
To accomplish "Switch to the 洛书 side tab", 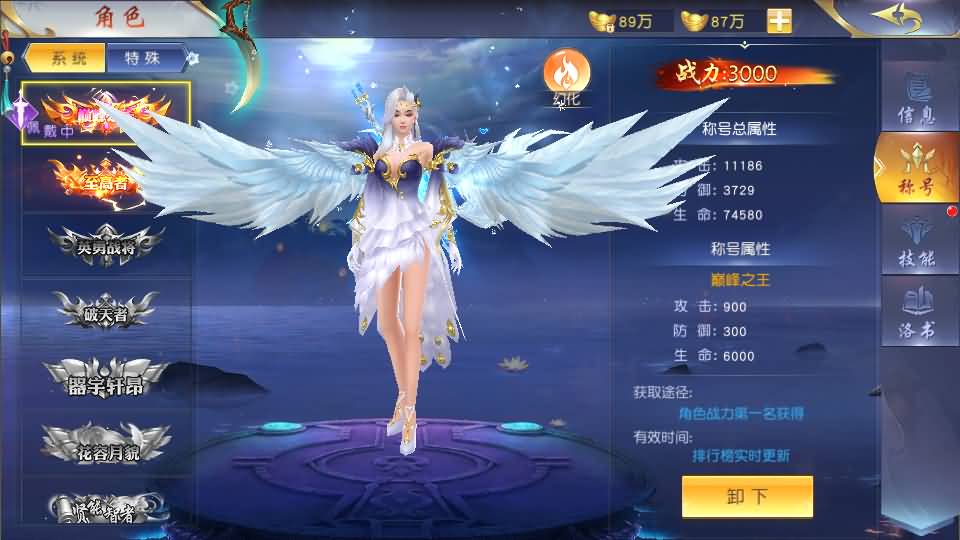I will (x=917, y=312).
